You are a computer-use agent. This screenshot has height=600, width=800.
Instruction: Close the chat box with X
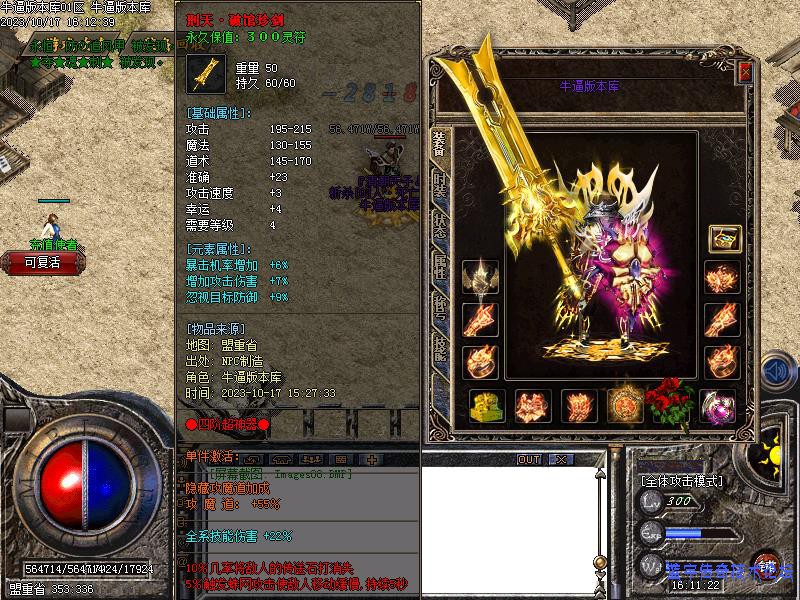coord(560,459)
